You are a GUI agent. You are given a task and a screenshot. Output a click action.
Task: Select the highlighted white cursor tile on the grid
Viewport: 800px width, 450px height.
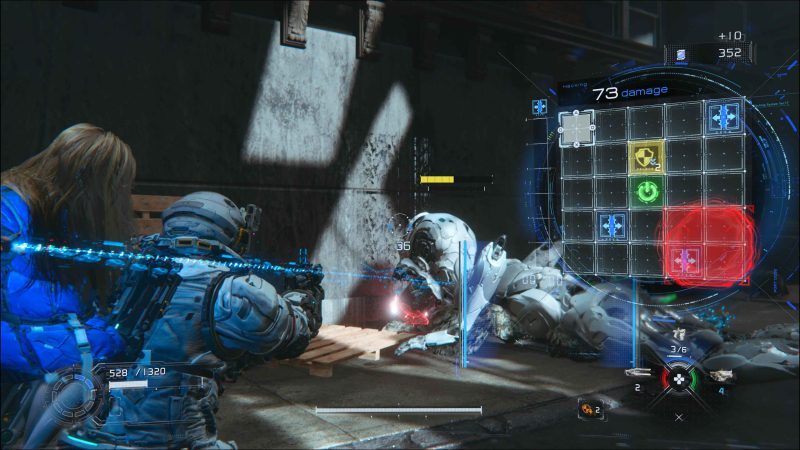(x=577, y=127)
